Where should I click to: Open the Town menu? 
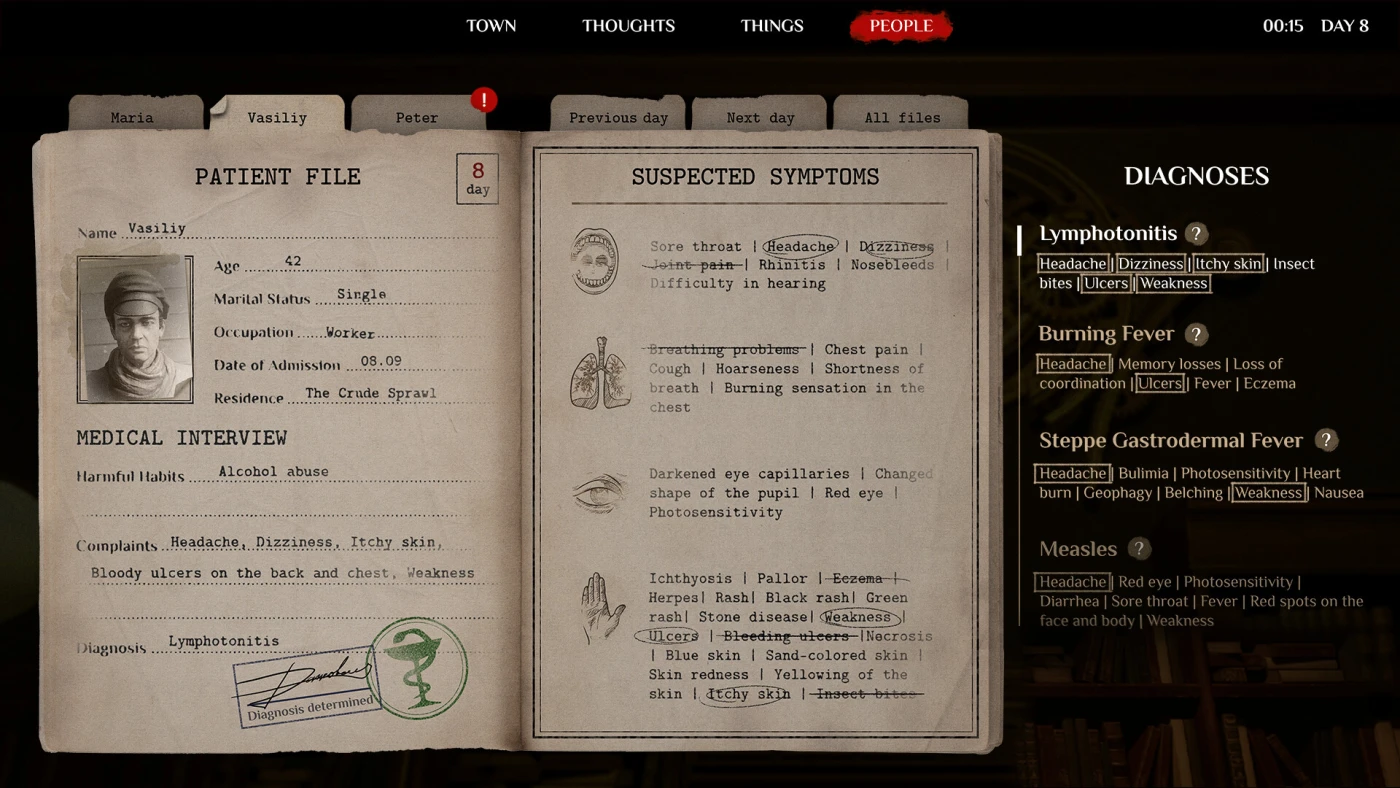pos(491,26)
